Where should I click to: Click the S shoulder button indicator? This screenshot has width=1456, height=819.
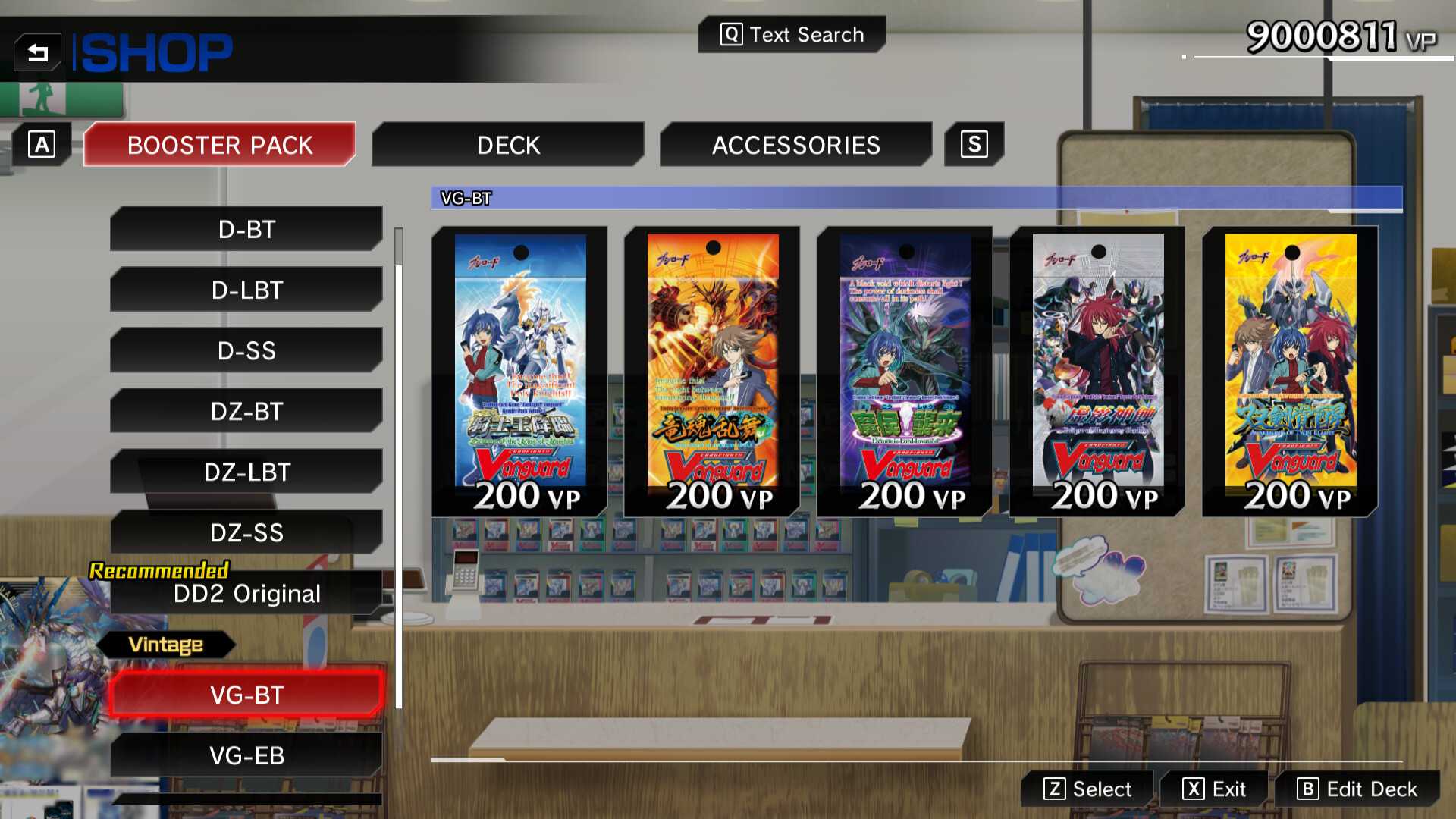[x=974, y=144]
